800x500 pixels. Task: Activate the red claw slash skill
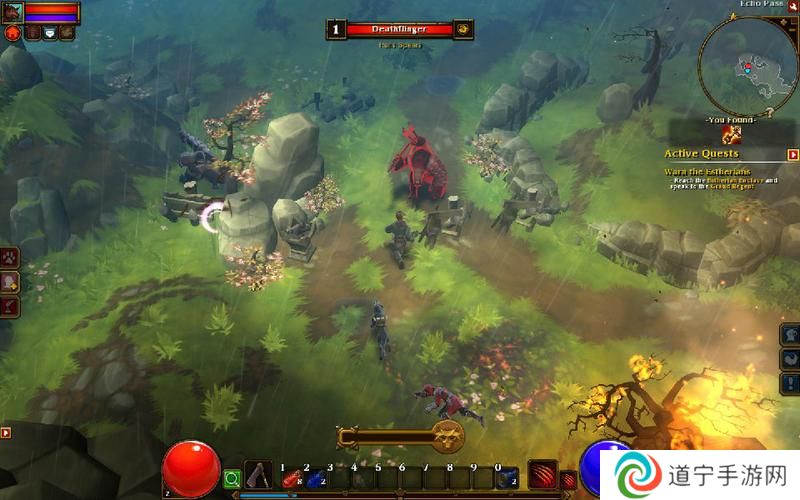pyautogui.click(x=542, y=474)
